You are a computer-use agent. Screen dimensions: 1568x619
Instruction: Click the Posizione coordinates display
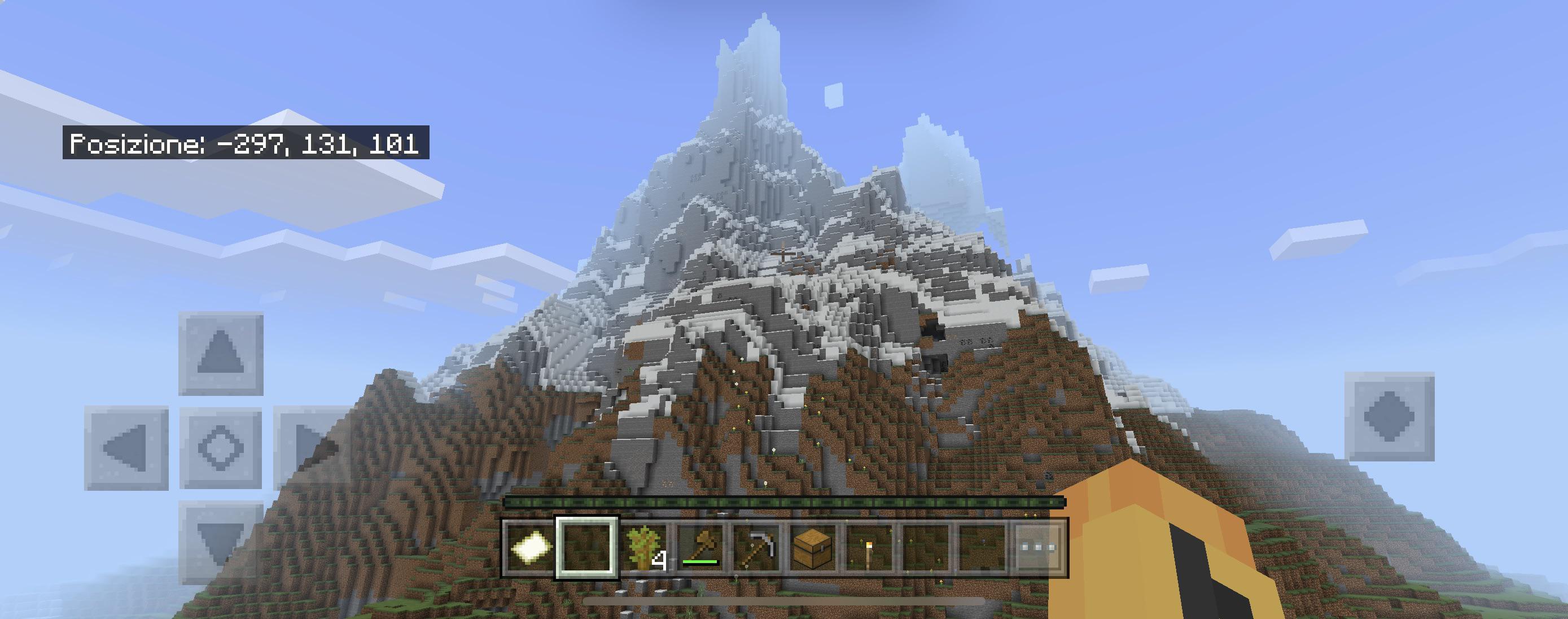click(x=247, y=144)
